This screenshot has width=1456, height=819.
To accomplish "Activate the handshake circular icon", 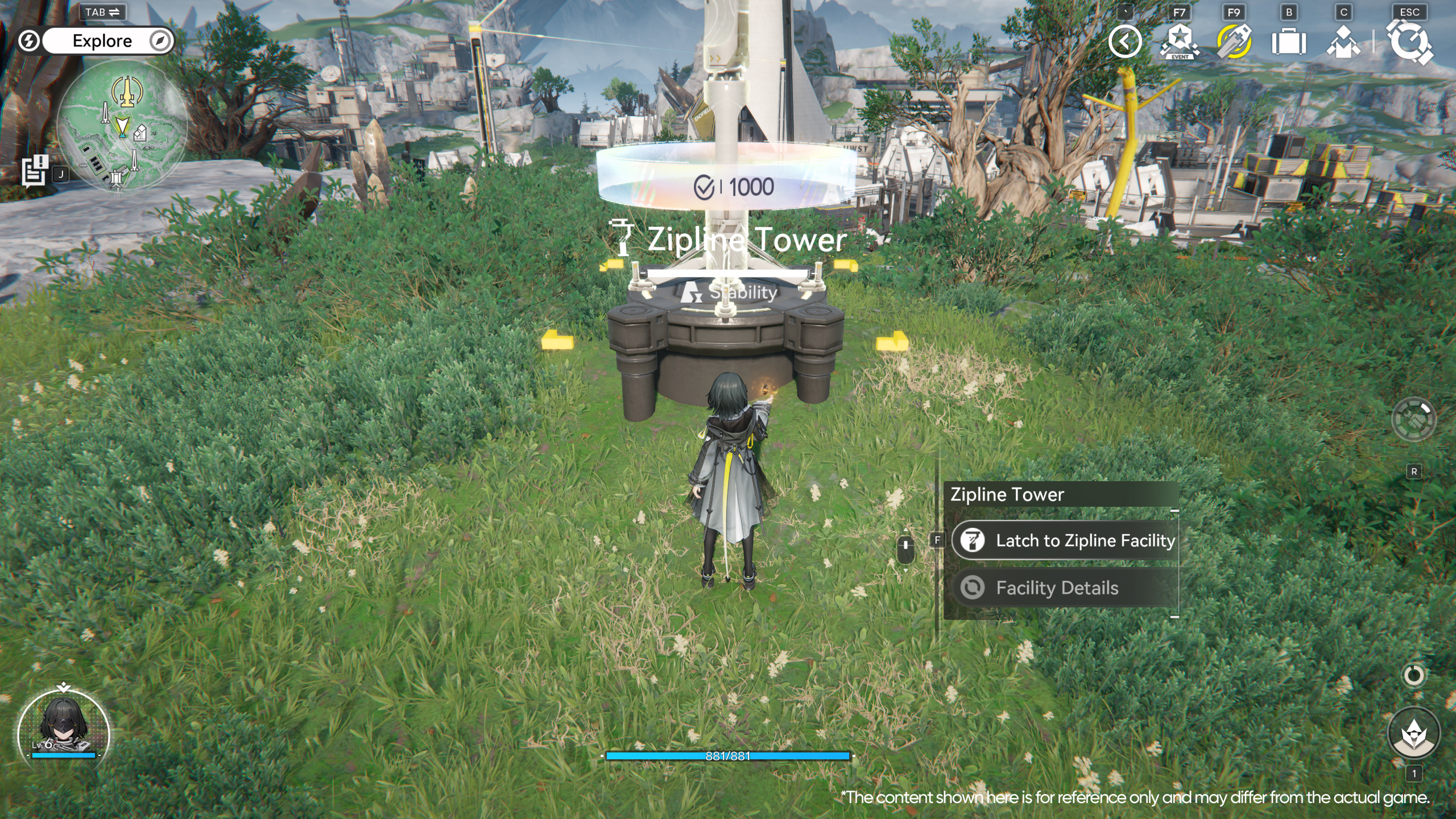I will tap(1413, 420).
